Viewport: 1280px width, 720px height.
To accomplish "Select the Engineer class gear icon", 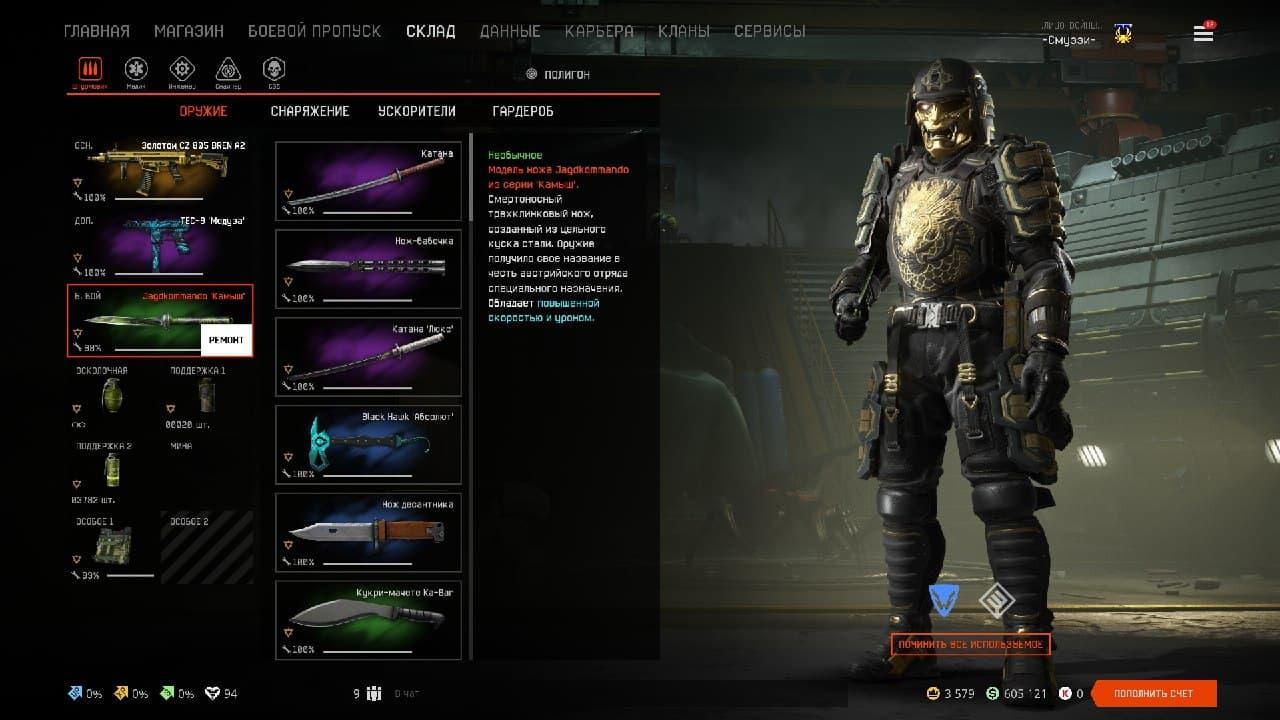I will click(181, 69).
